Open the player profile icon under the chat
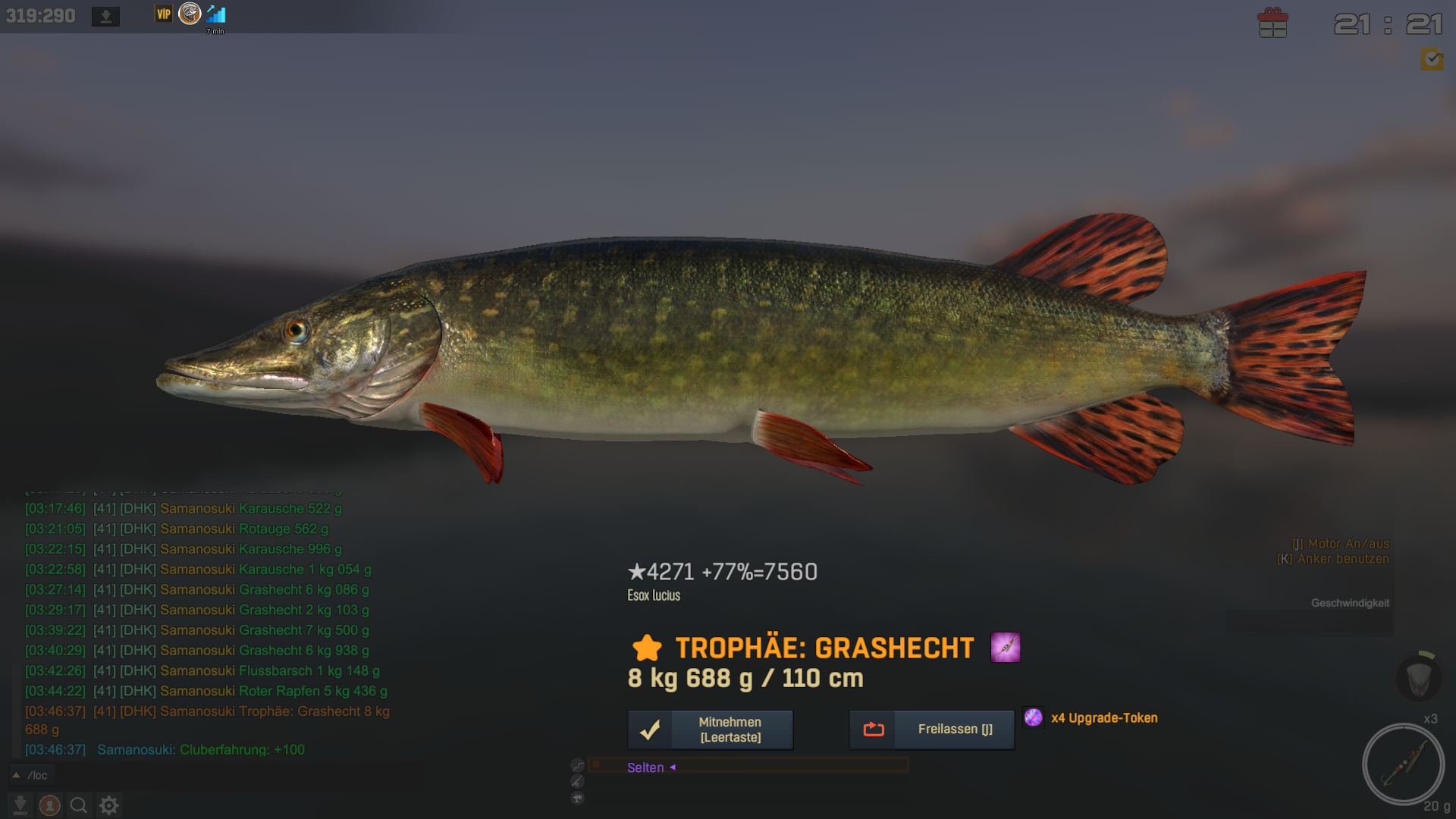Image resolution: width=1456 pixels, height=819 pixels. (x=50, y=805)
